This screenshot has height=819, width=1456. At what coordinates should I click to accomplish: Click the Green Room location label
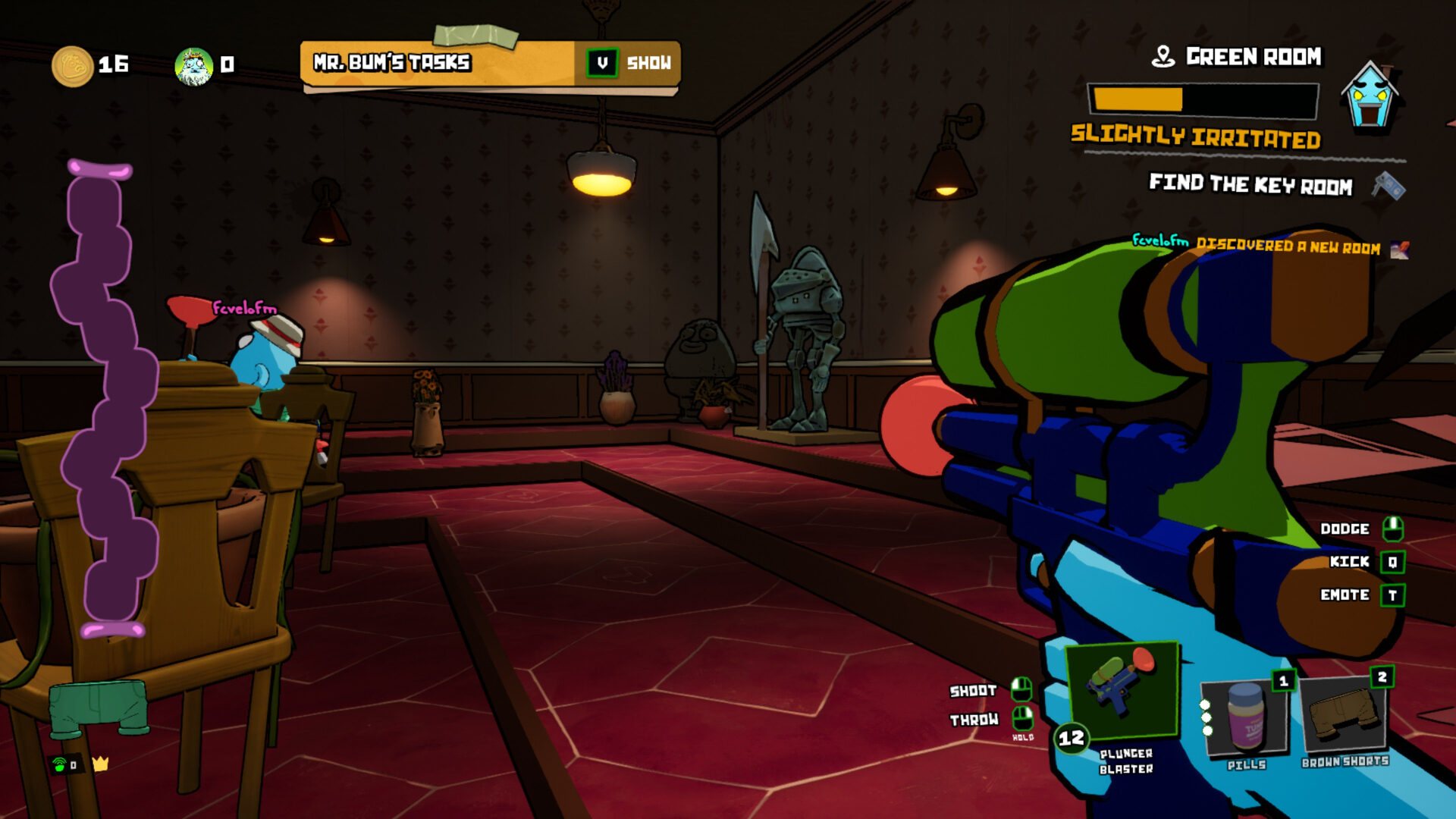(x=1253, y=57)
